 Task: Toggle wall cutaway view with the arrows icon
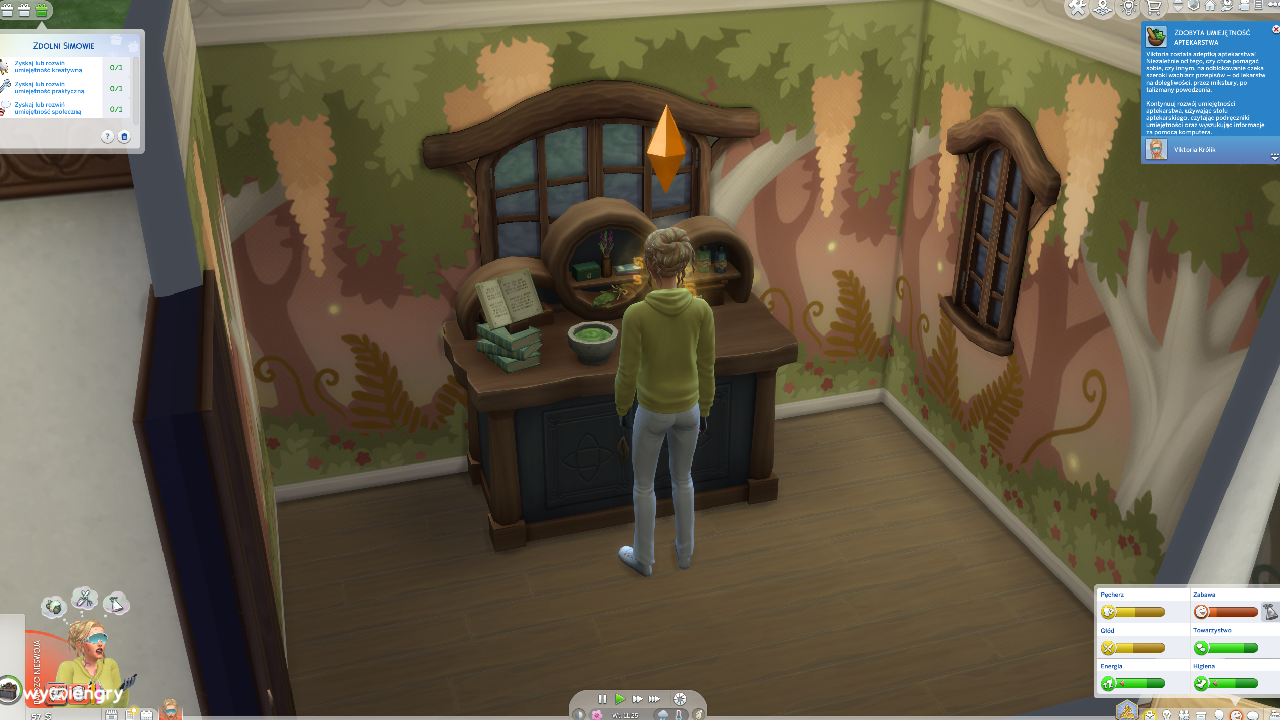tap(1178, 7)
